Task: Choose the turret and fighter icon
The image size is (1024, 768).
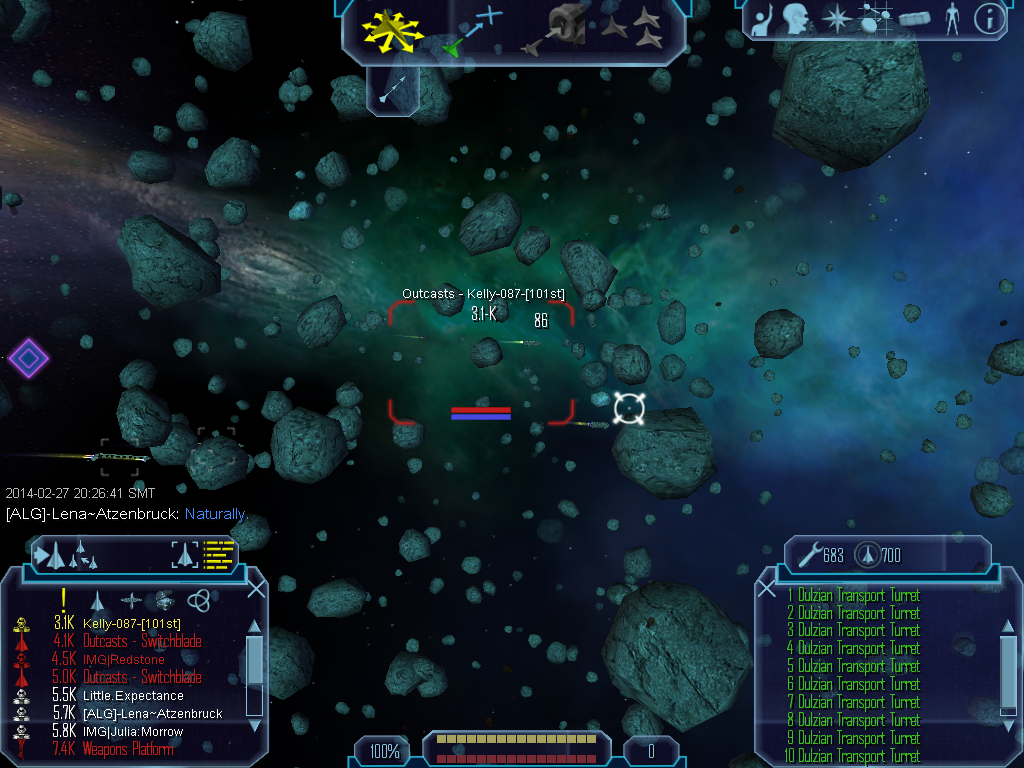Action: pos(556,30)
